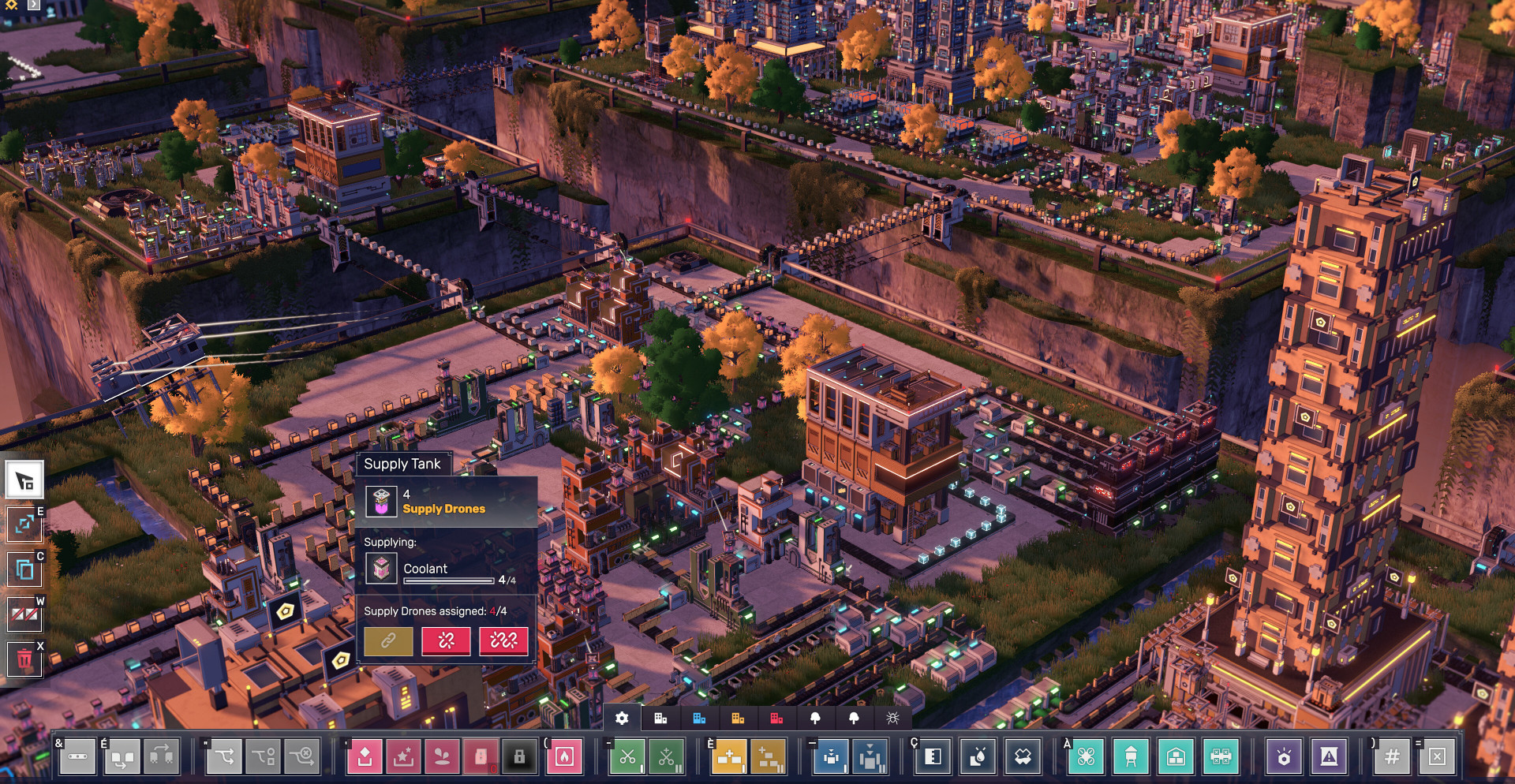Open the gear settings tab

pyautogui.click(x=622, y=718)
